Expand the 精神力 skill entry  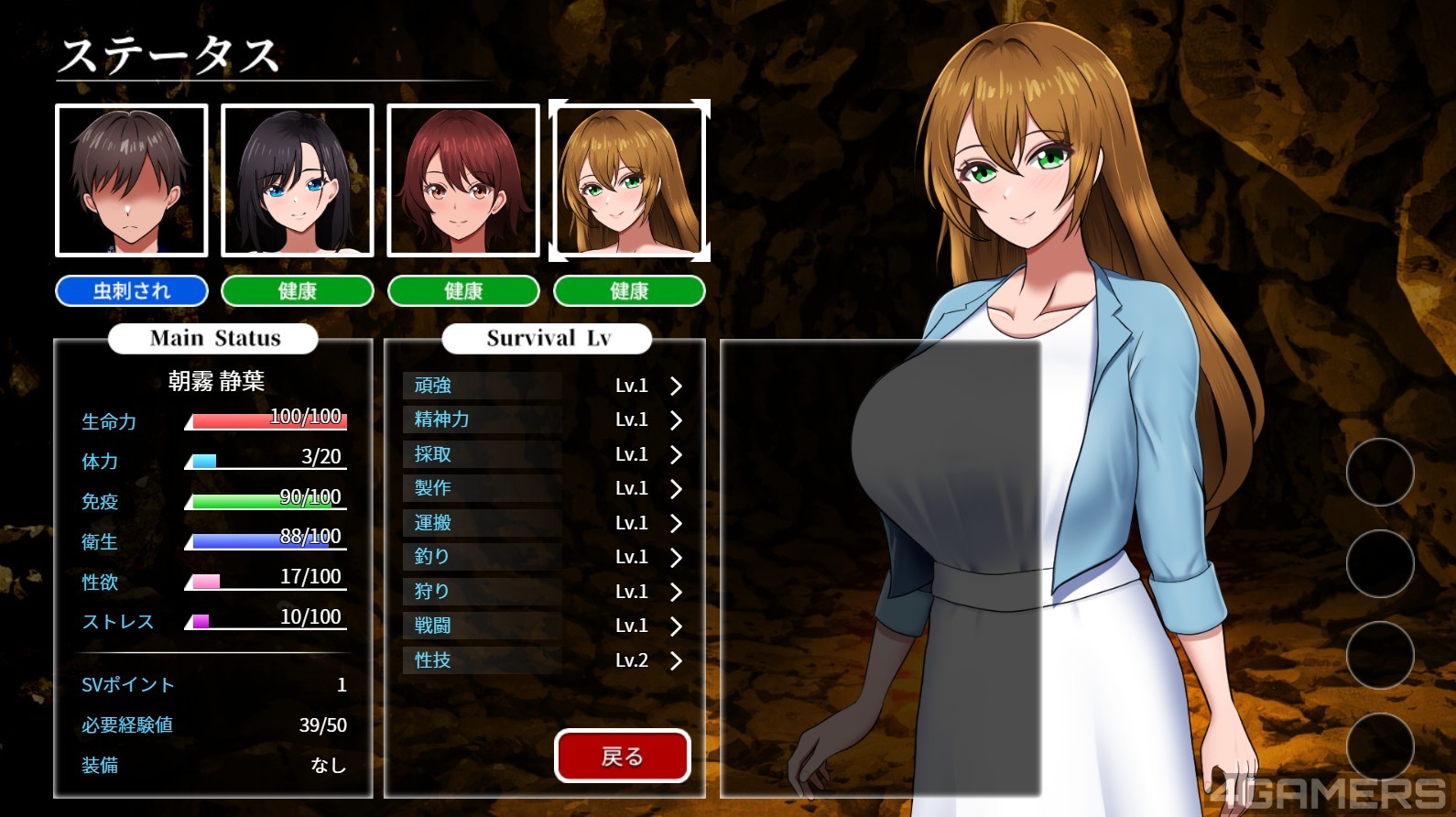click(x=545, y=419)
